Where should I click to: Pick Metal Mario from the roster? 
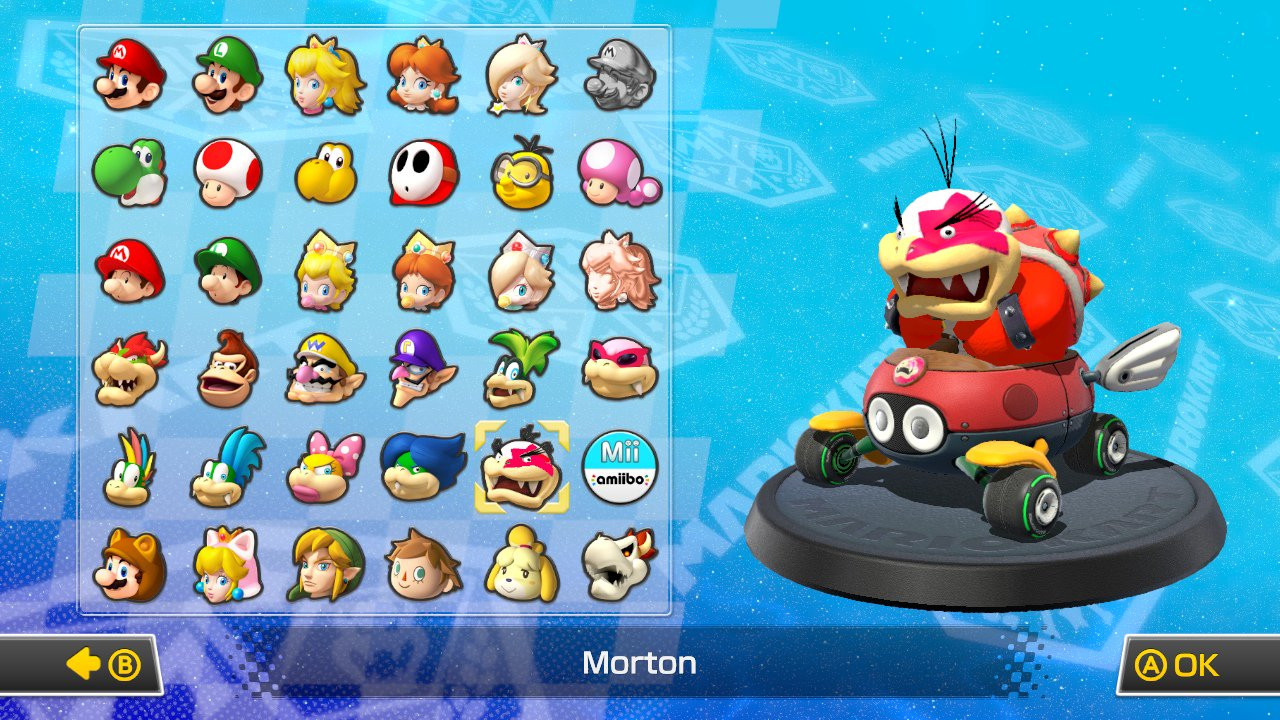click(621, 75)
